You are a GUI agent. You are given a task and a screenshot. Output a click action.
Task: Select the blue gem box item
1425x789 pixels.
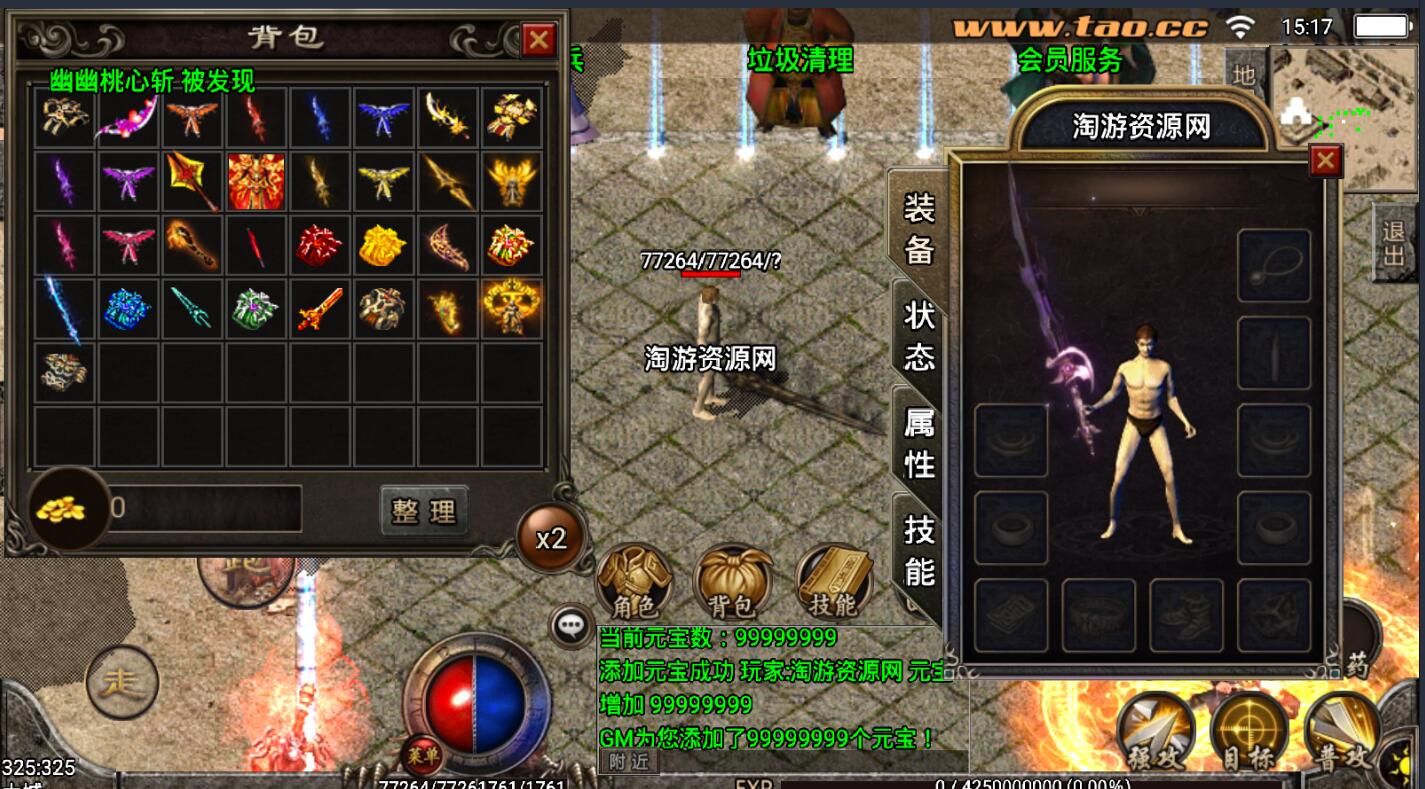pos(128,309)
